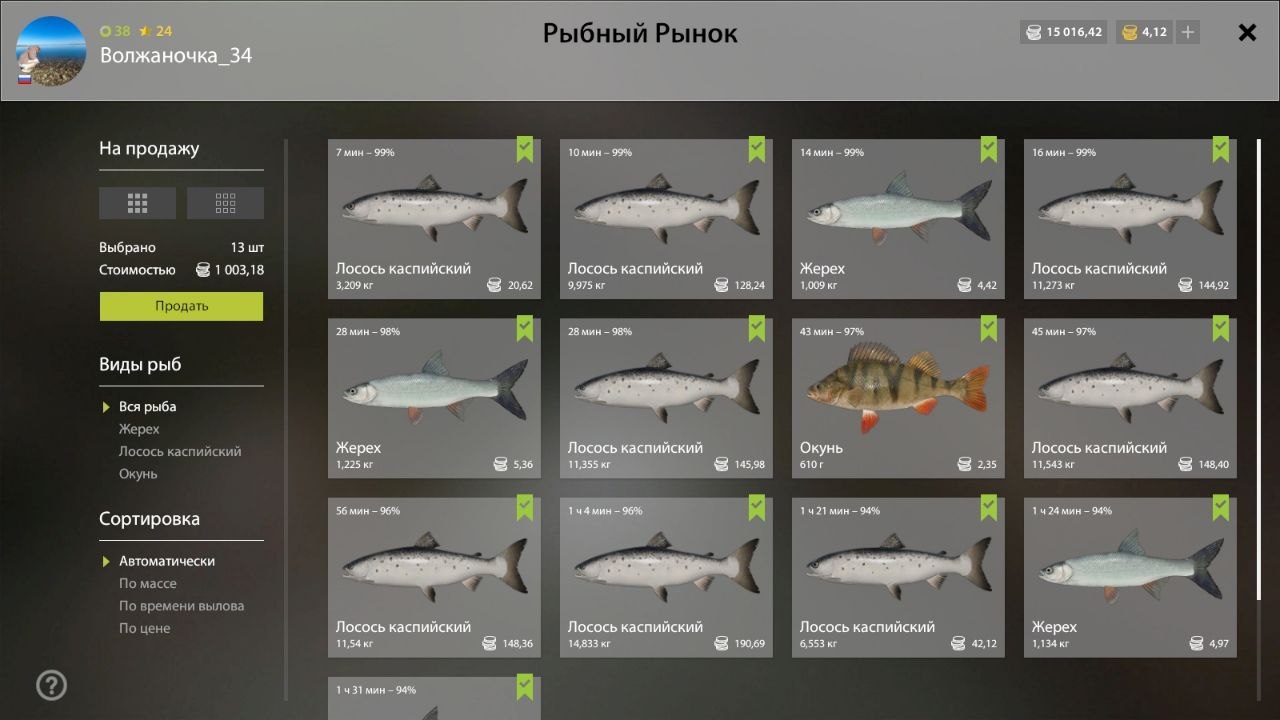
Task: Toggle the Окунь 610 г fish card
Action: pos(898,398)
